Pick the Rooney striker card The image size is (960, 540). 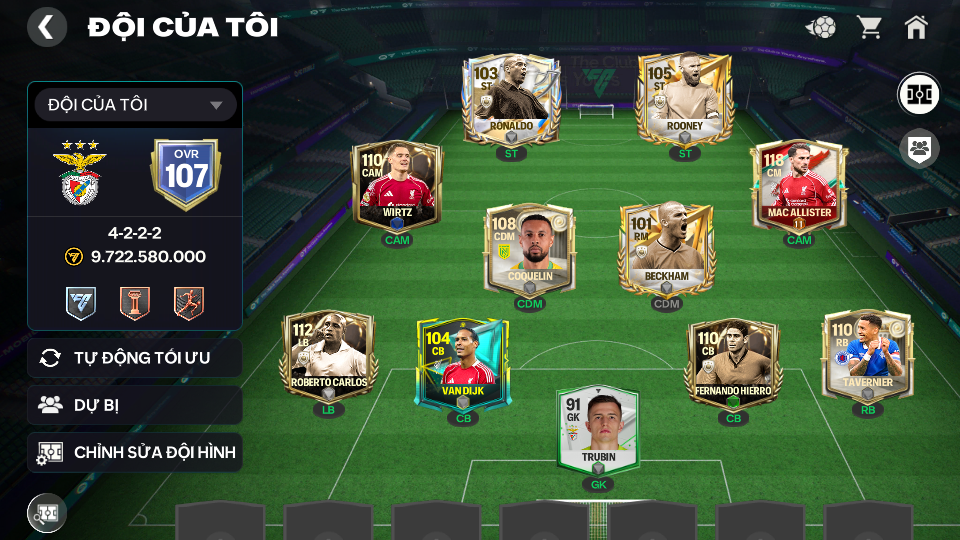coord(685,100)
